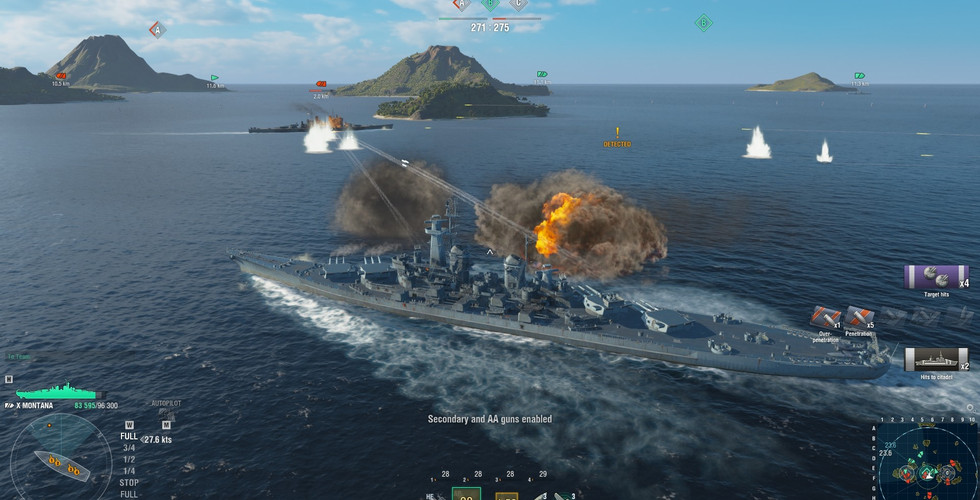This screenshot has width=980, height=500.
Task: Click the Penetration ribbon icon
Action: [x=858, y=319]
